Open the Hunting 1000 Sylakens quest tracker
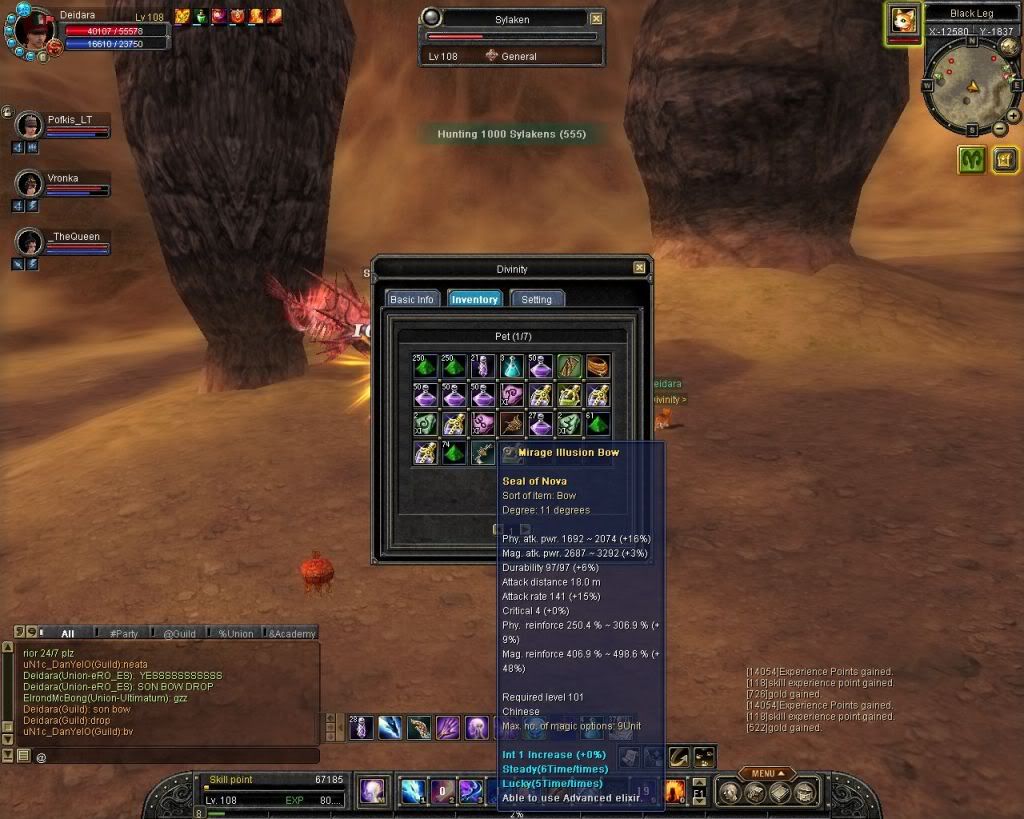Image resolution: width=1024 pixels, height=819 pixels. coord(511,134)
